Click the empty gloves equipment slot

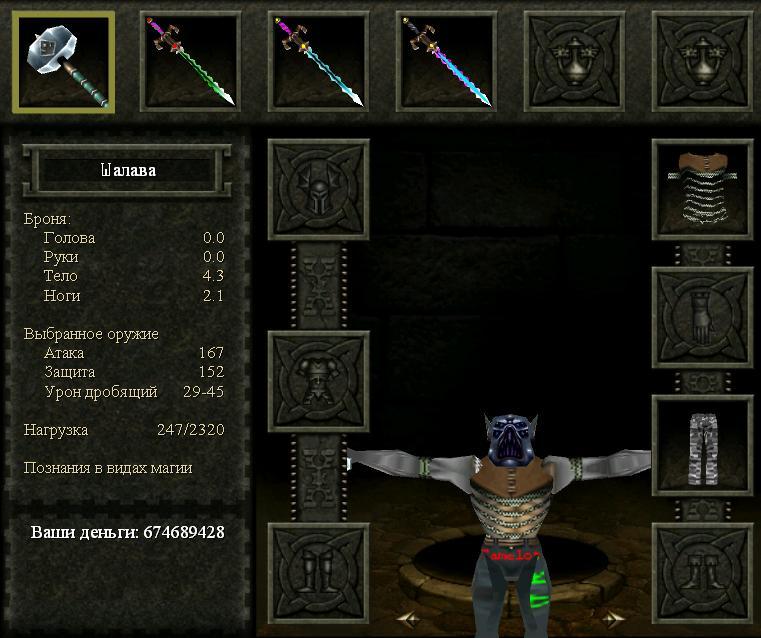(x=702, y=317)
